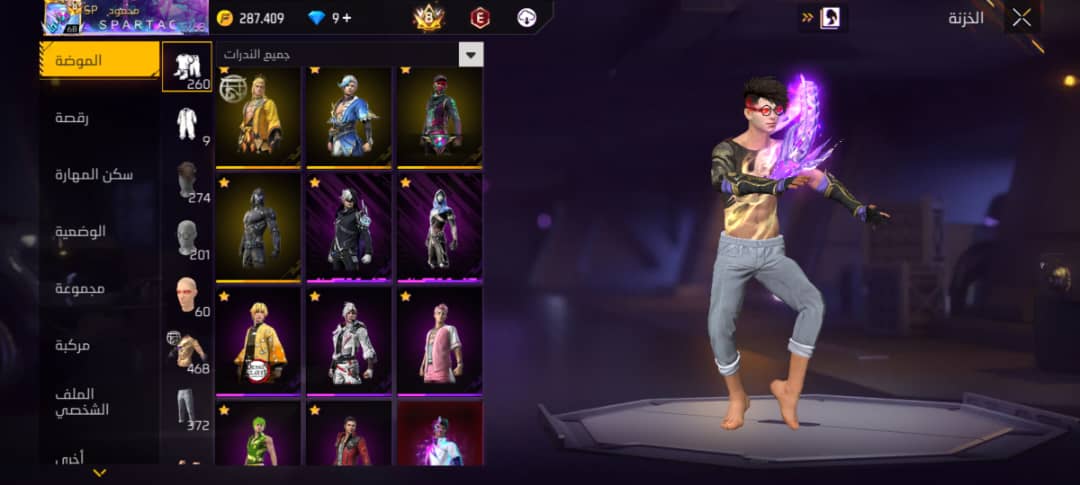Close the vault with the X button

click(x=1021, y=17)
